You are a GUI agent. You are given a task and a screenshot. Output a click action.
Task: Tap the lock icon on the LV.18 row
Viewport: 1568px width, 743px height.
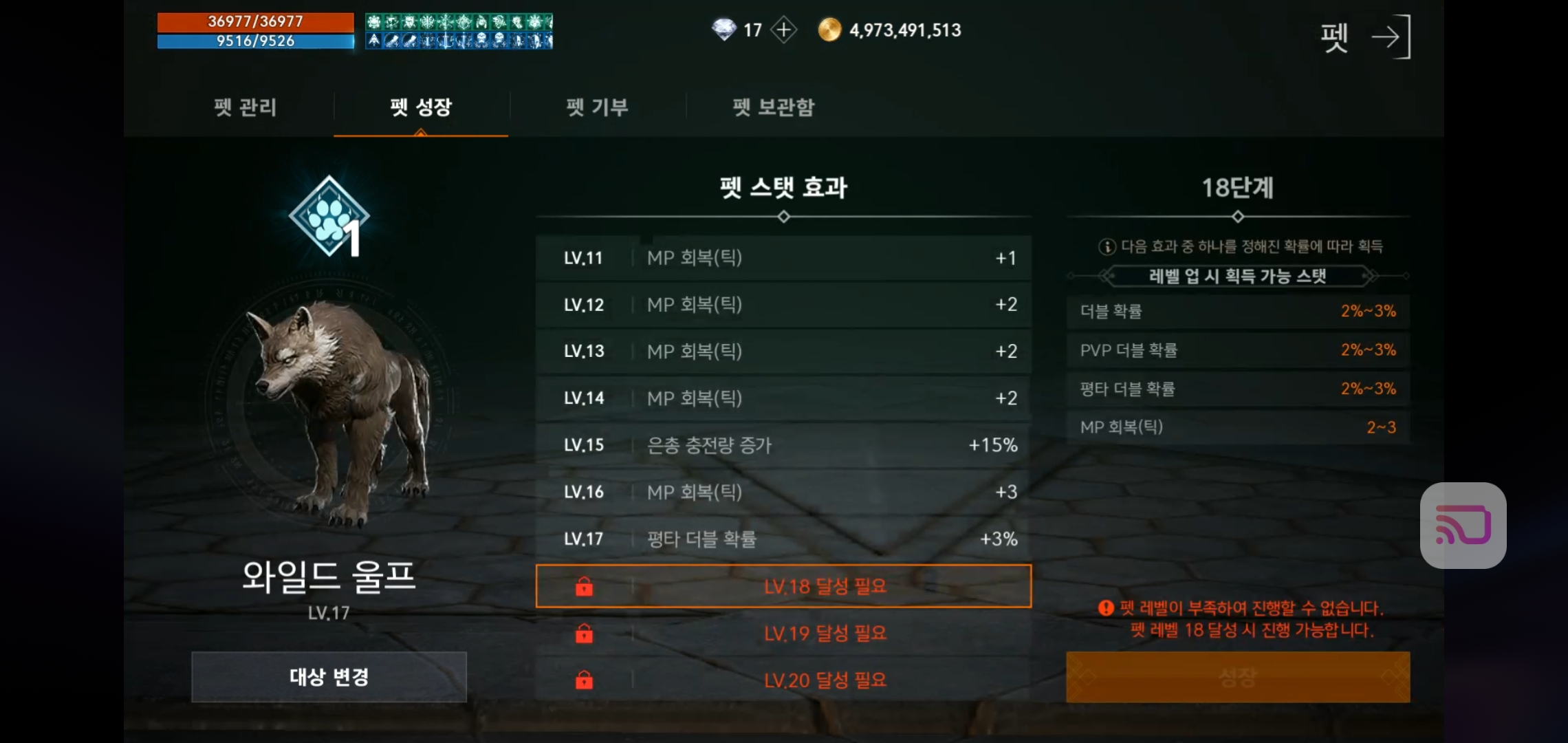click(583, 586)
